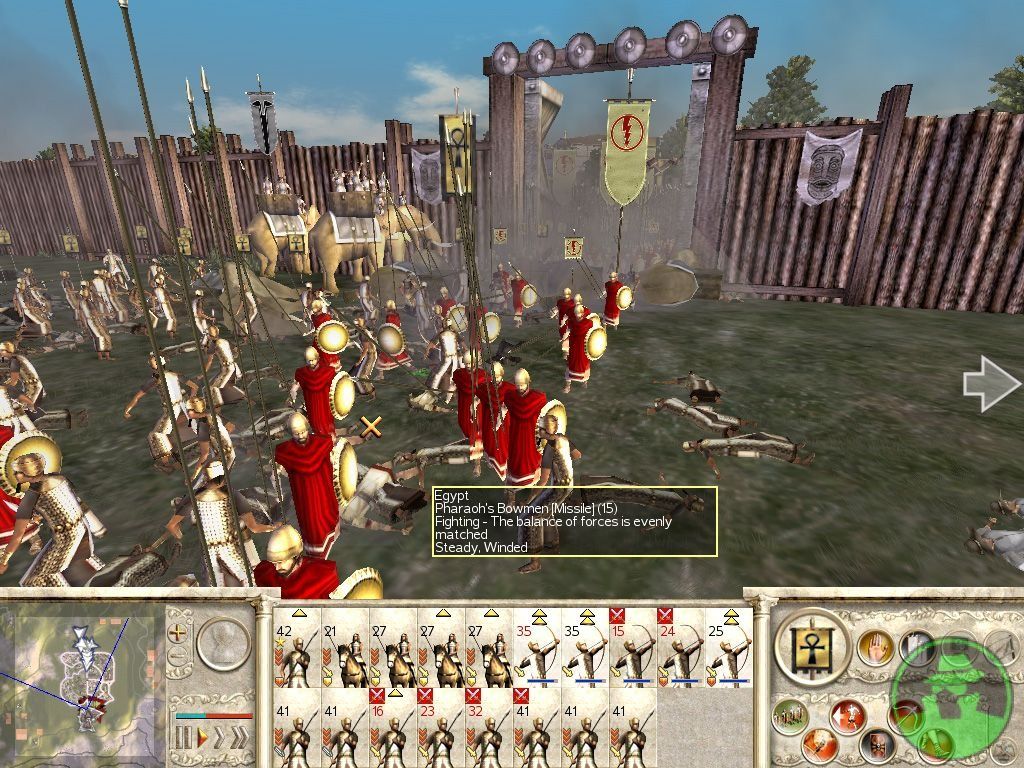Pause the battle
1024x768 pixels.
click(x=183, y=739)
